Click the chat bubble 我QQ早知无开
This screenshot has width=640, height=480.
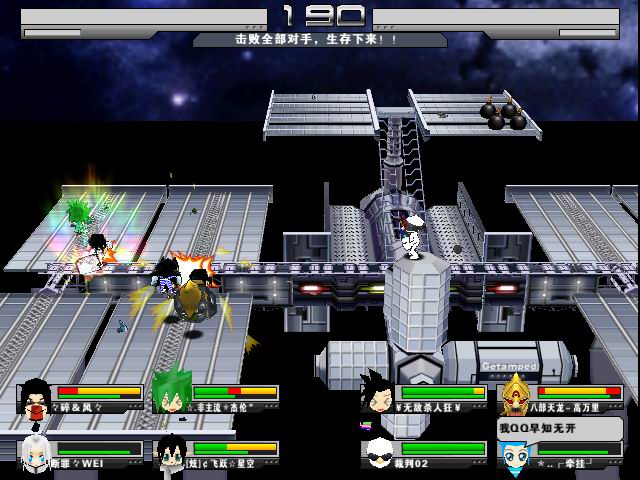(540, 428)
